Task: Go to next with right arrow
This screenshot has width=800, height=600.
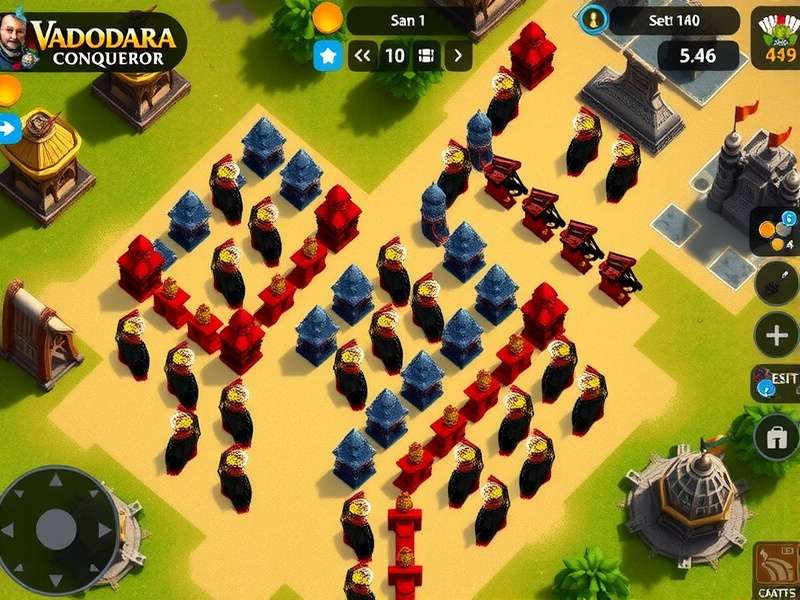Action: 458,55
